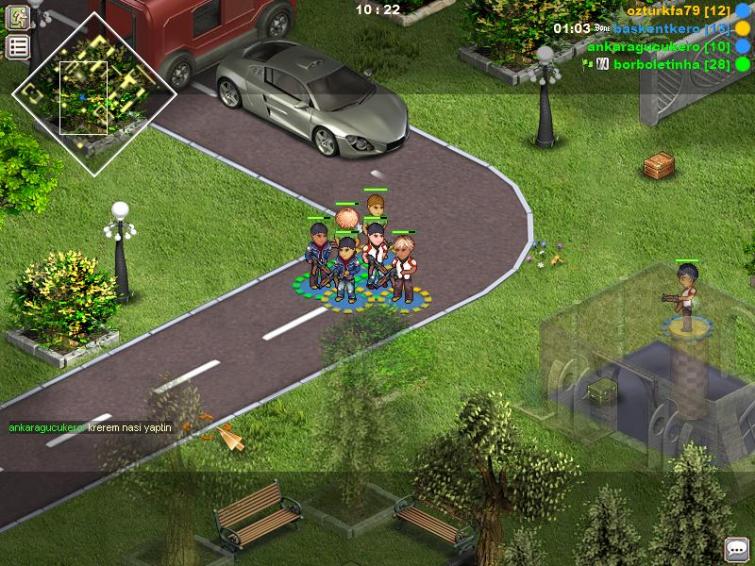Open the chat speech bubble button
The image size is (755, 566).
click(x=737, y=549)
